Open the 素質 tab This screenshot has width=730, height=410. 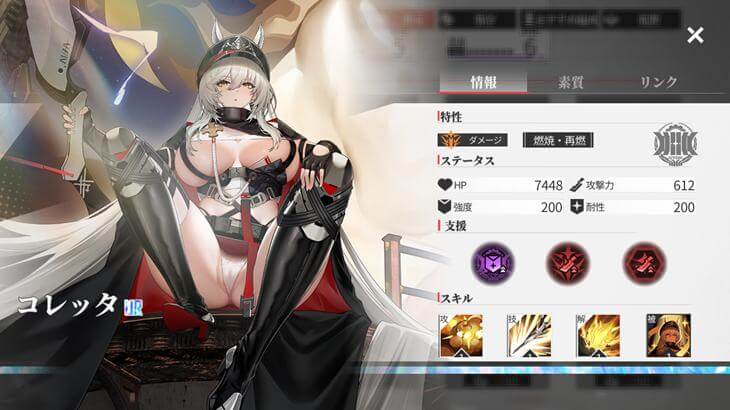572,83
